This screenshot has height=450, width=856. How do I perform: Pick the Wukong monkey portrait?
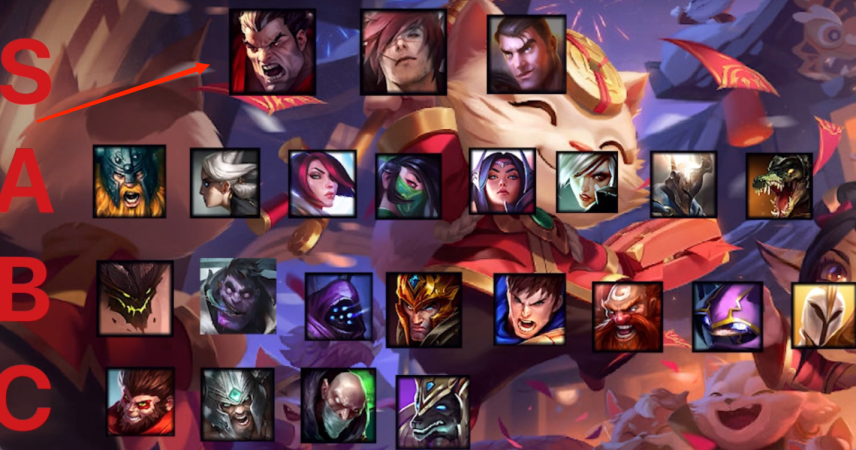pos(141,401)
